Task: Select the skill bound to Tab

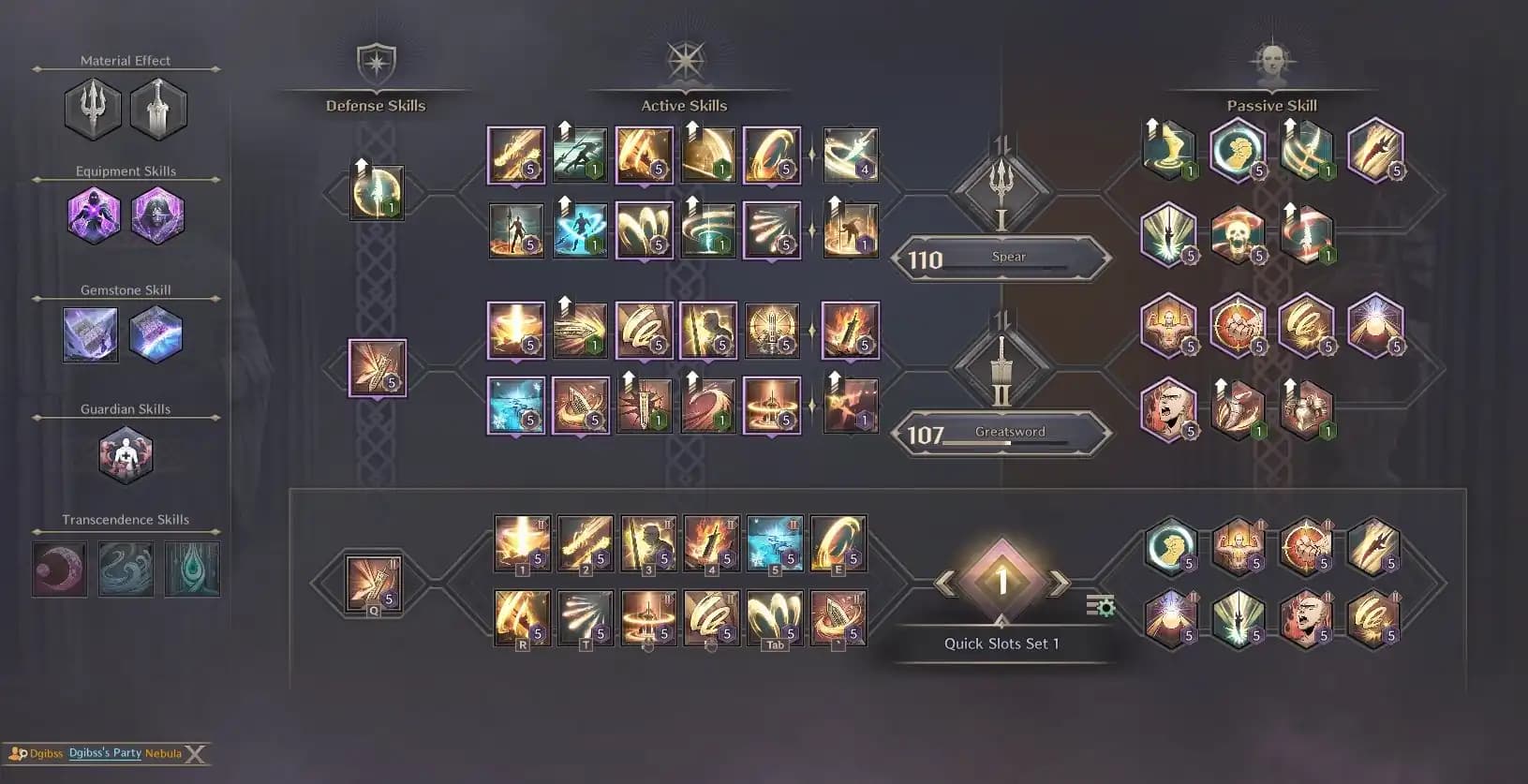Action: 775,617
